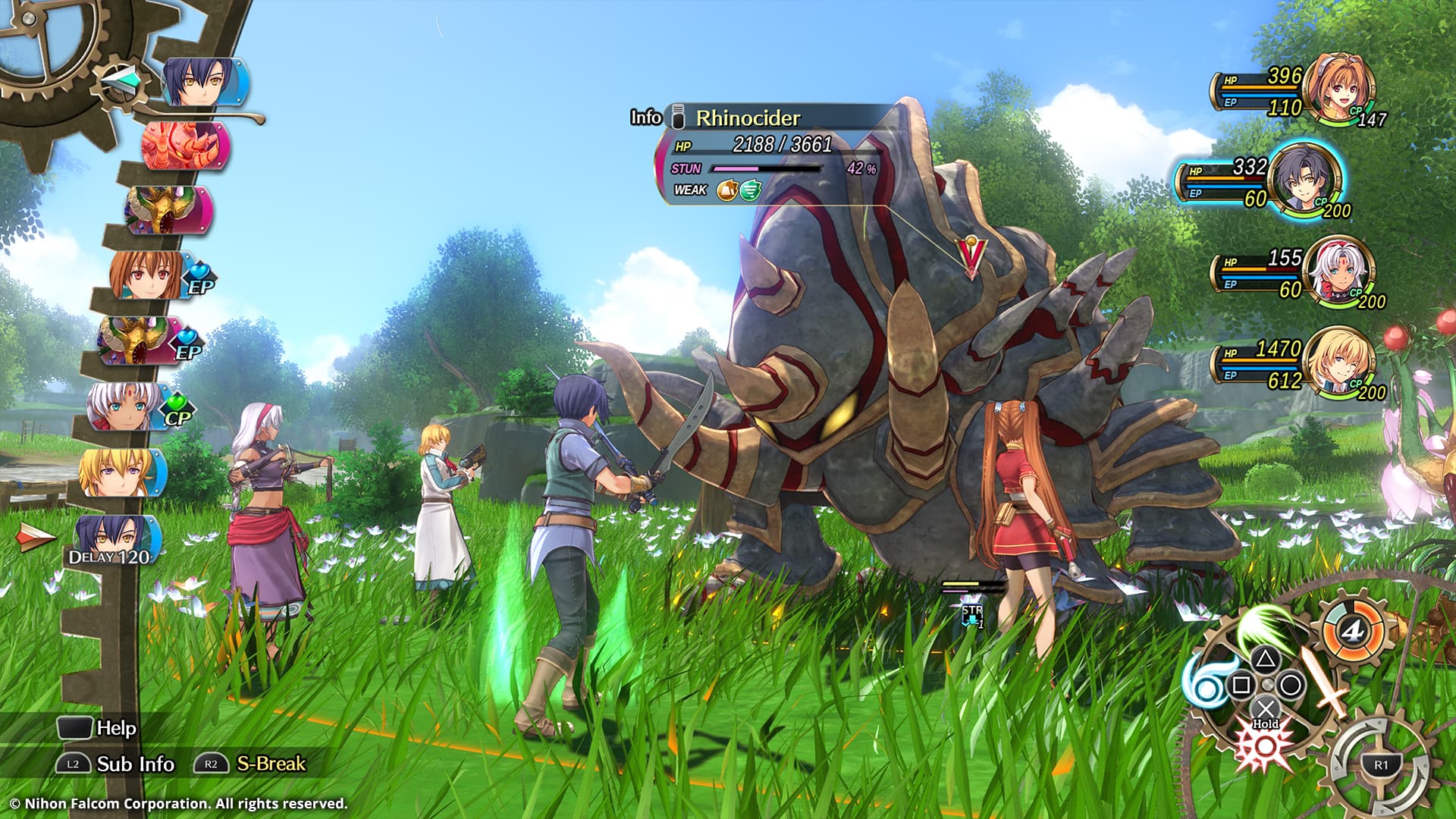The width and height of the screenshot is (1456, 819).
Task: Select Rhinocider's wind weakness icon
Action: pos(750,191)
